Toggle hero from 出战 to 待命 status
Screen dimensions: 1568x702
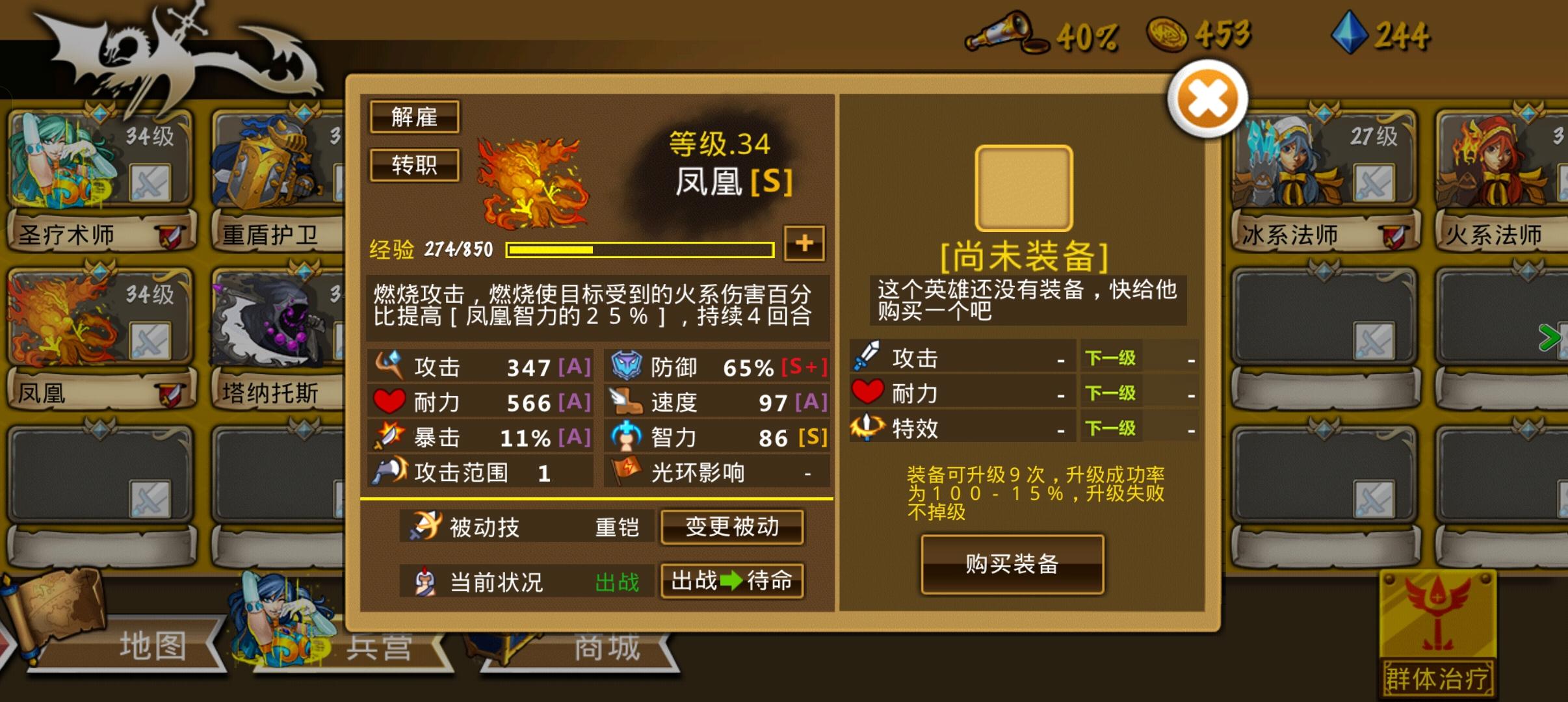733,582
